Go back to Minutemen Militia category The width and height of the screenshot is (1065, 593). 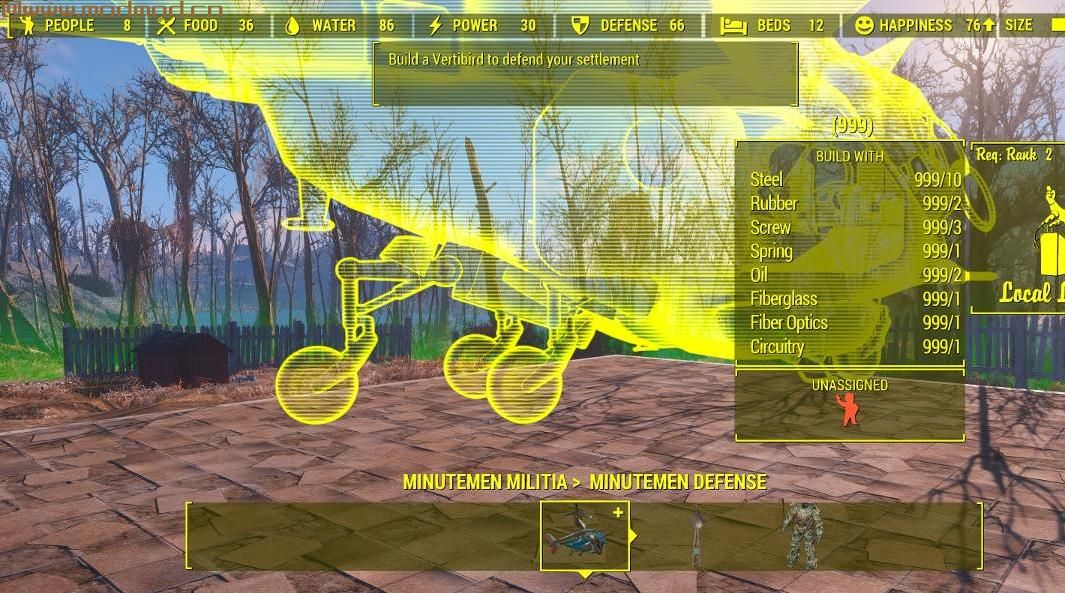484,482
